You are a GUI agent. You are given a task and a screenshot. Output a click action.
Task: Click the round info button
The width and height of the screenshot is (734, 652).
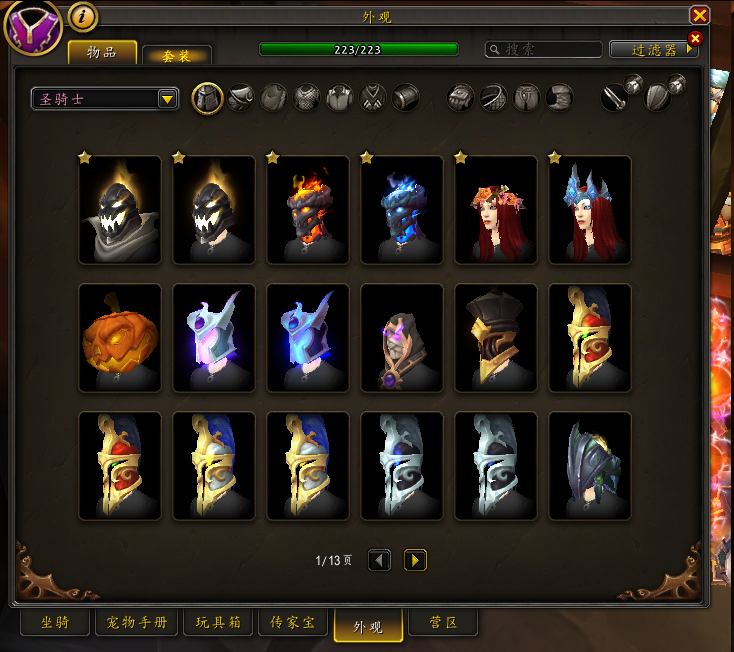coord(82,17)
